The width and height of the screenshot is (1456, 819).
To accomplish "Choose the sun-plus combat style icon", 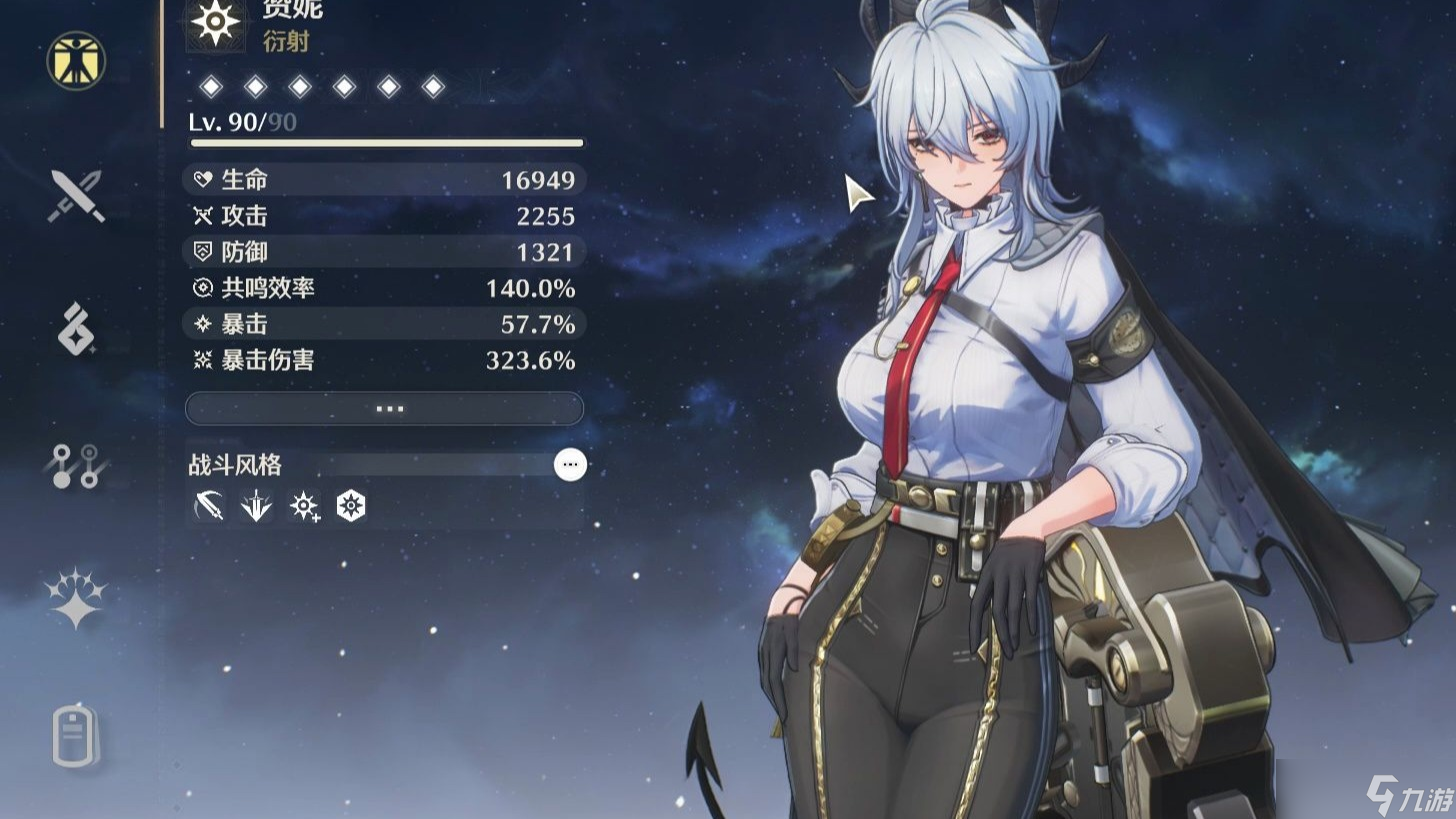I will point(304,507).
